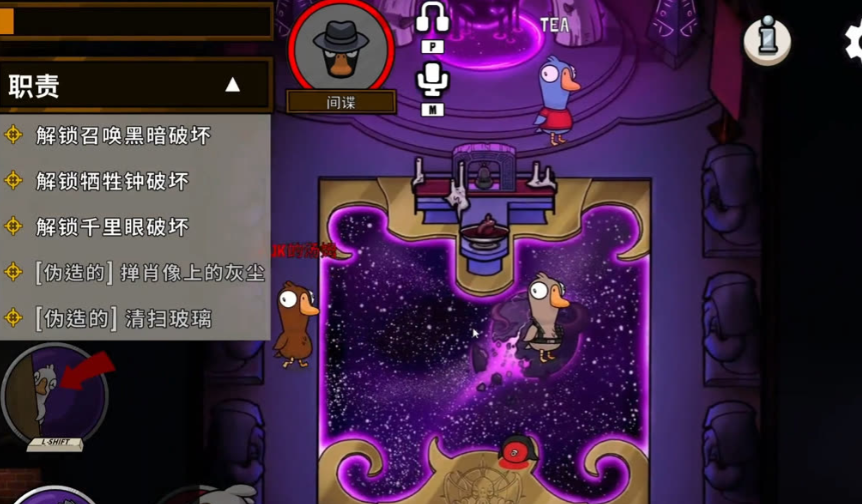
Task: Toggle the microphone mute icon
Action: pos(432,80)
